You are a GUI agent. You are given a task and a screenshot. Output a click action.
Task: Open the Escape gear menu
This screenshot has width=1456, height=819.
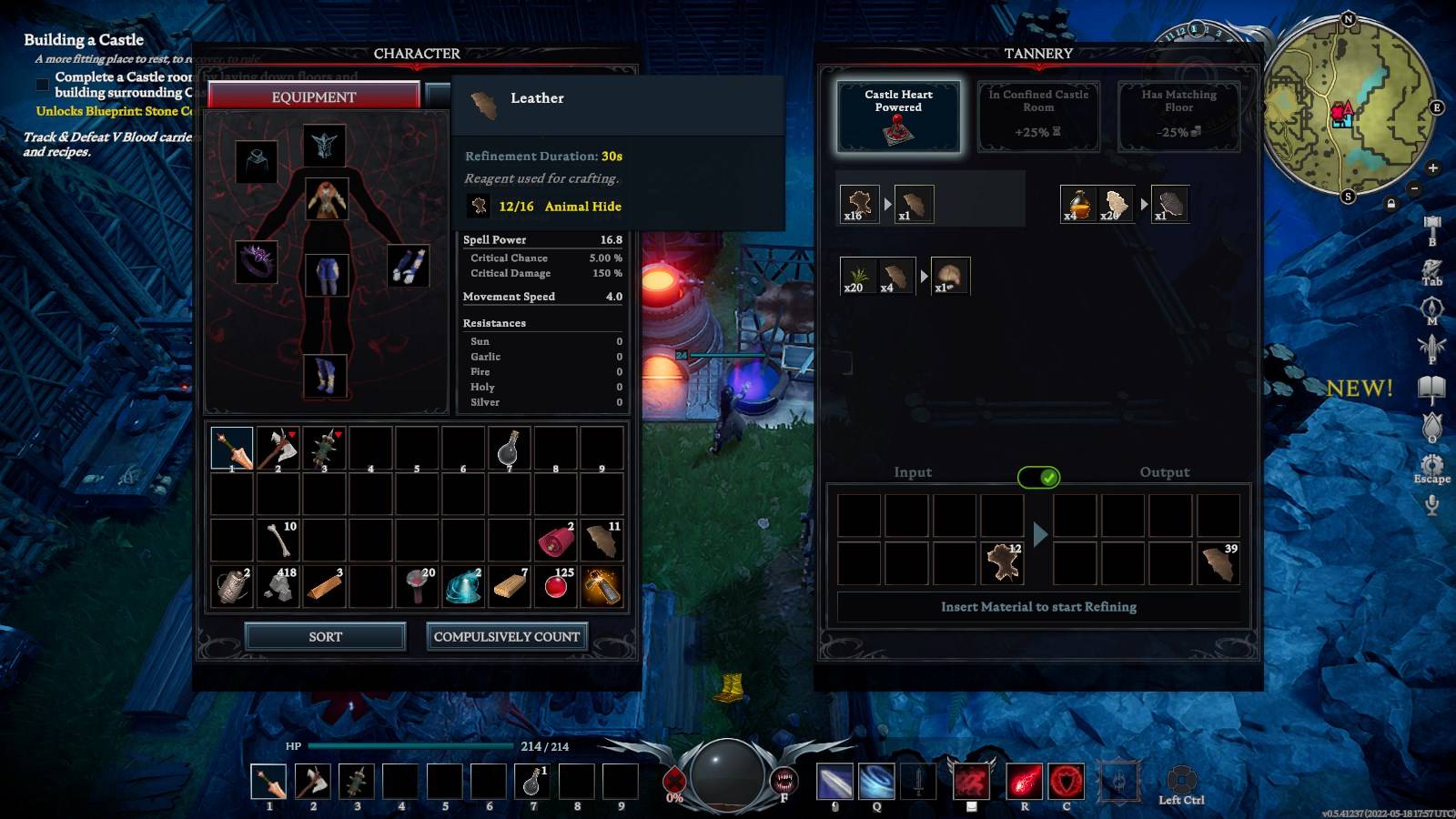point(1431,466)
